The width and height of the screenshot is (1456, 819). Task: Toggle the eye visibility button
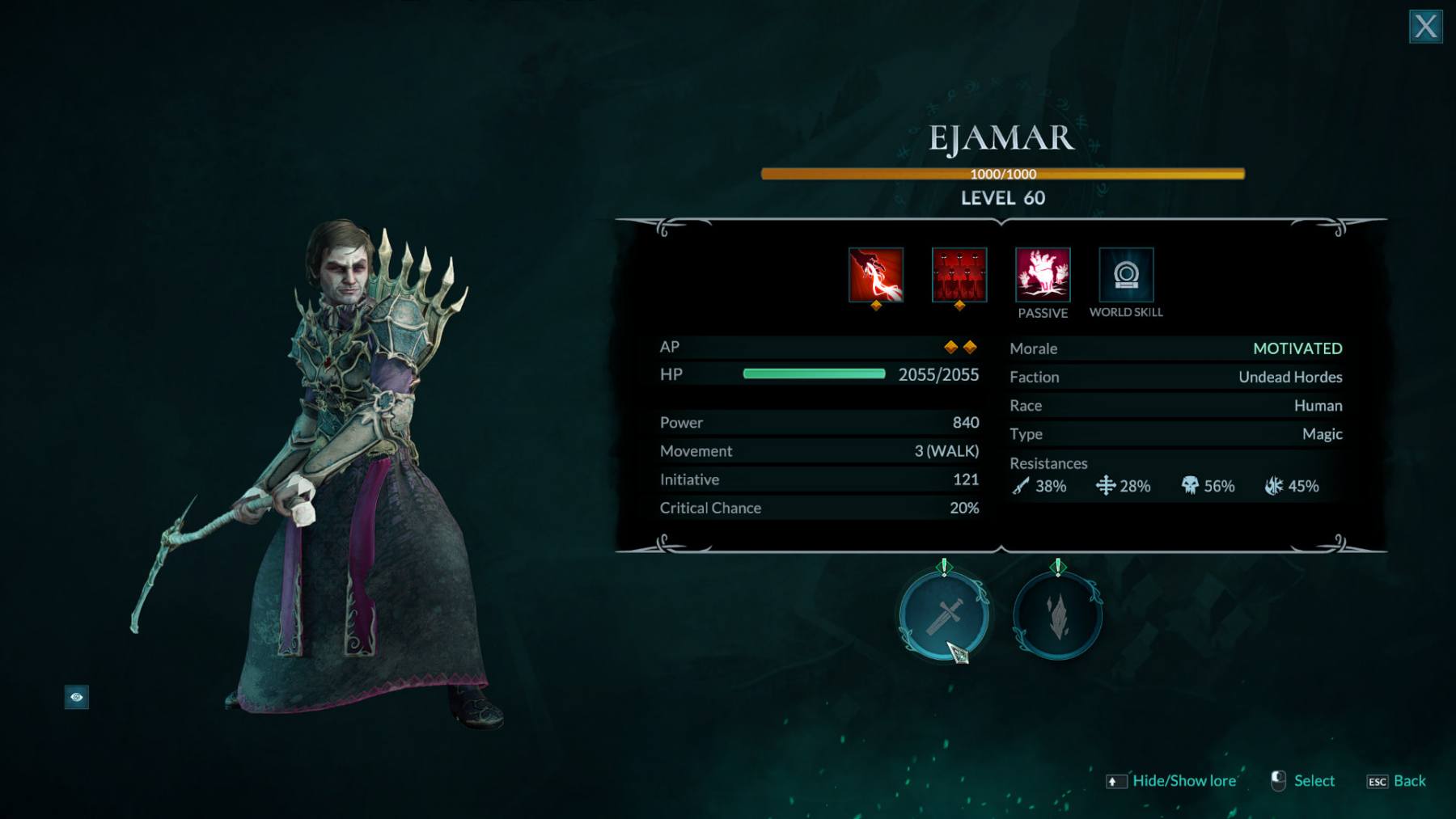pos(77,697)
